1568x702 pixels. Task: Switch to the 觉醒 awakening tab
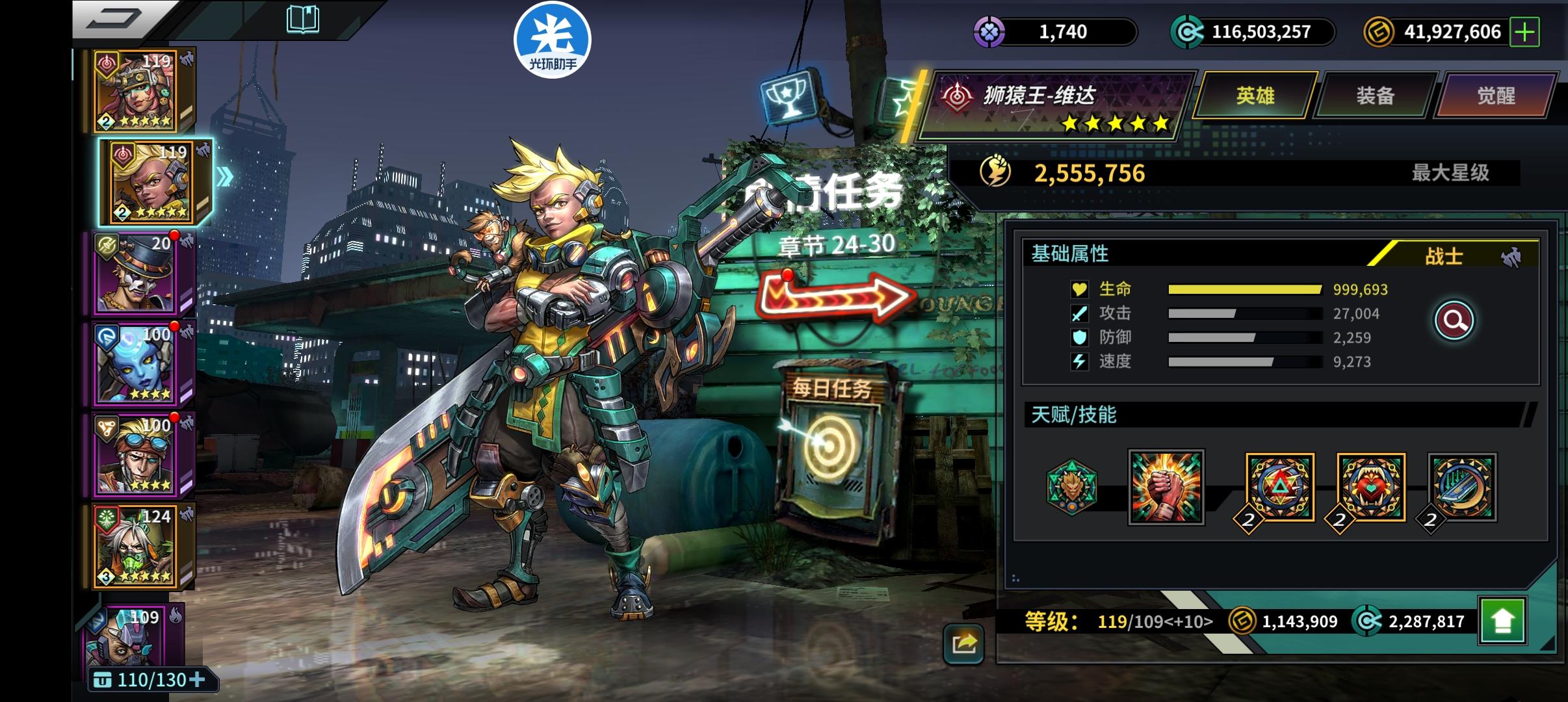pyautogui.click(x=1496, y=95)
